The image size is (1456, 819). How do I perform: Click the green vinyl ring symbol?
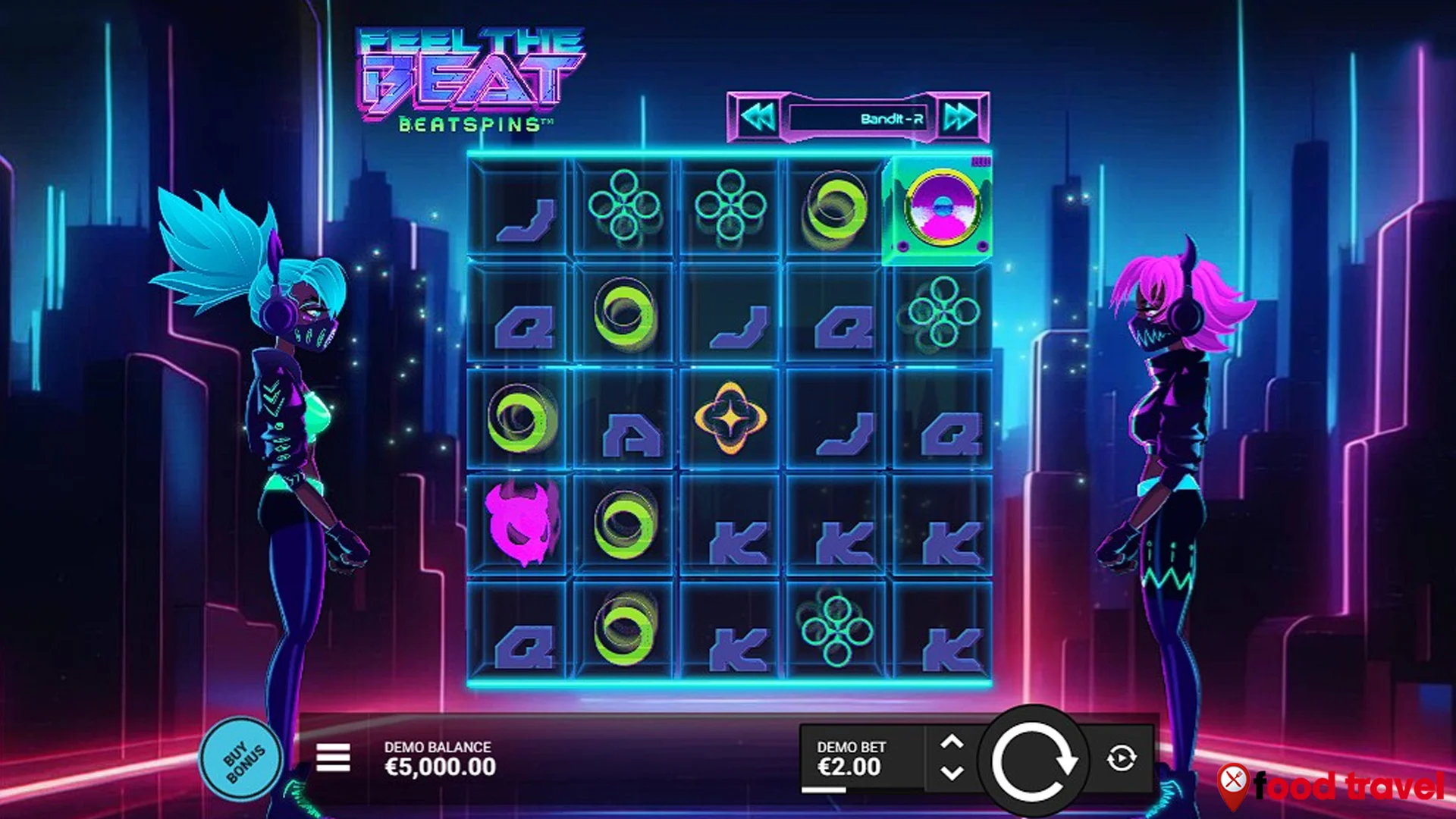[x=626, y=314]
